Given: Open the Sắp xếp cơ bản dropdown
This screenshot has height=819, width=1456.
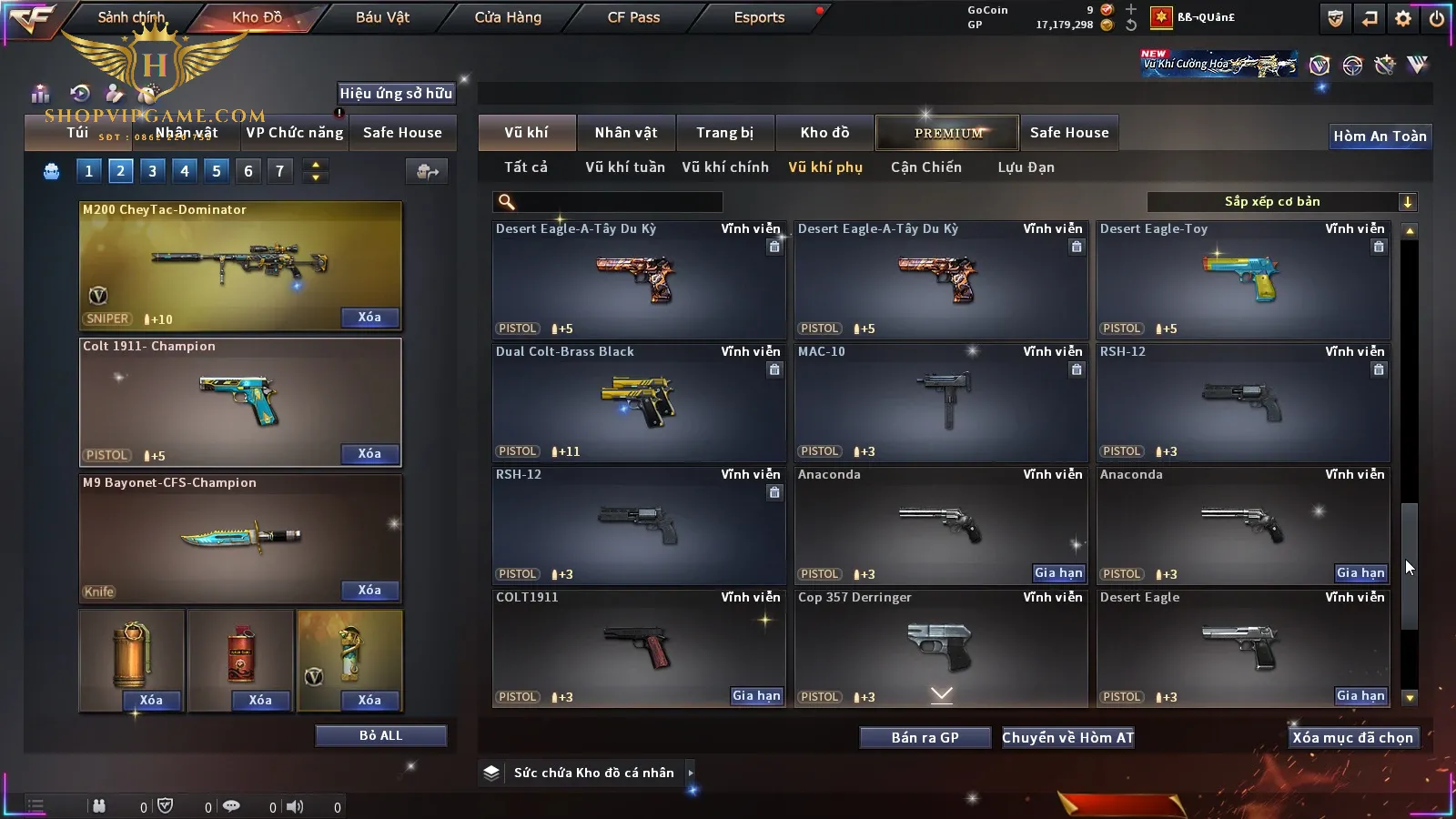Looking at the screenshot, I should point(1281,202).
